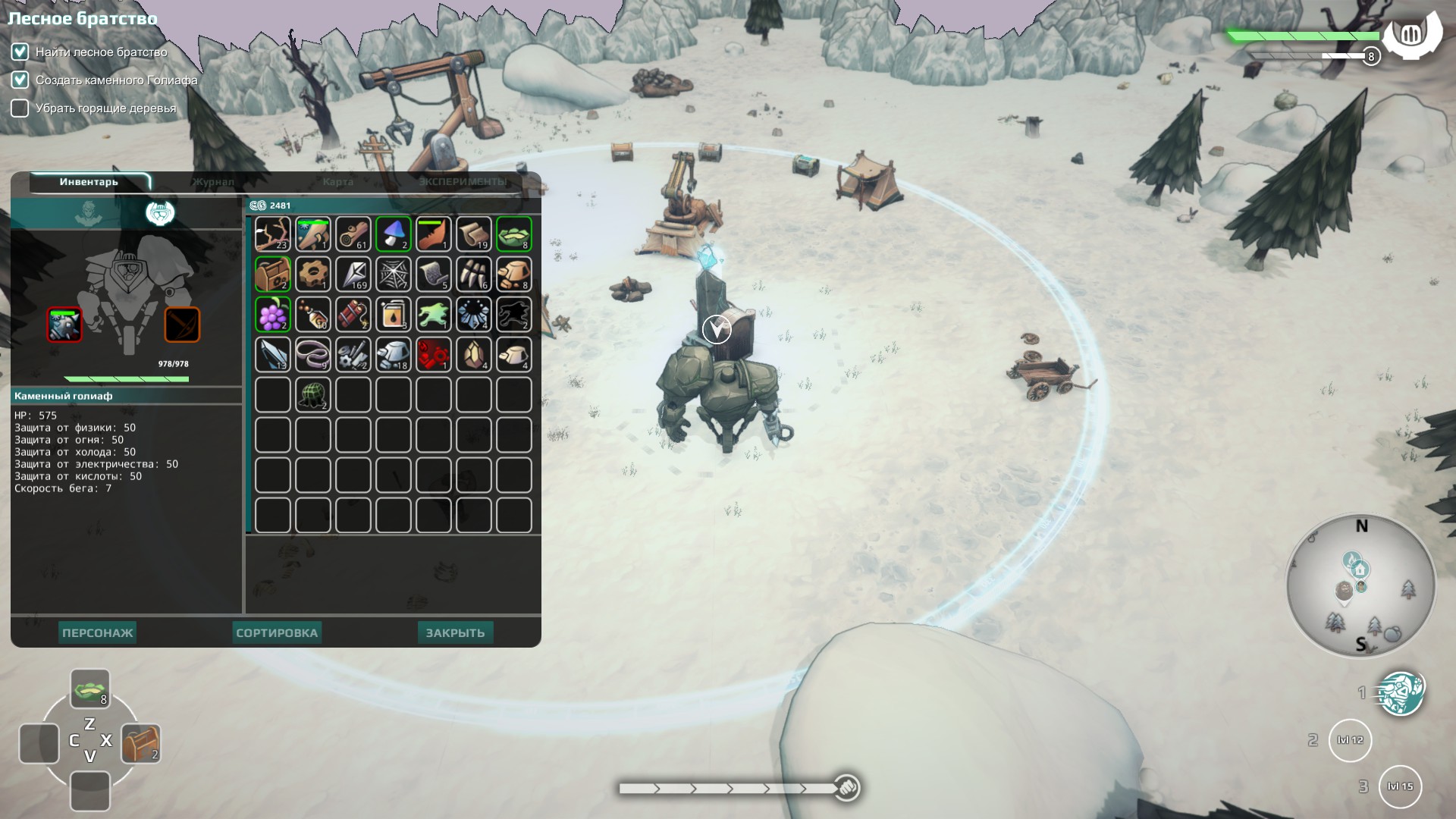Image resolution: width=1456 pixels, height=819 pixels.
Task: Select the wooden toolbox in inventory
Action: 272,274
